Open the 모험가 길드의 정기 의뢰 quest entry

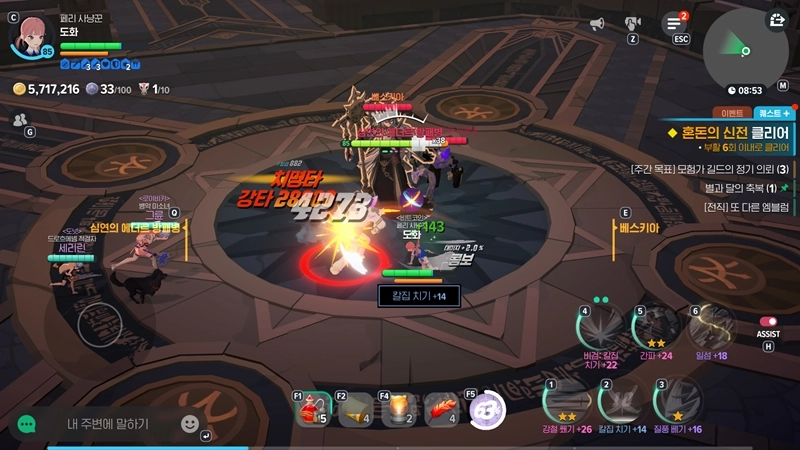(710, 169)
